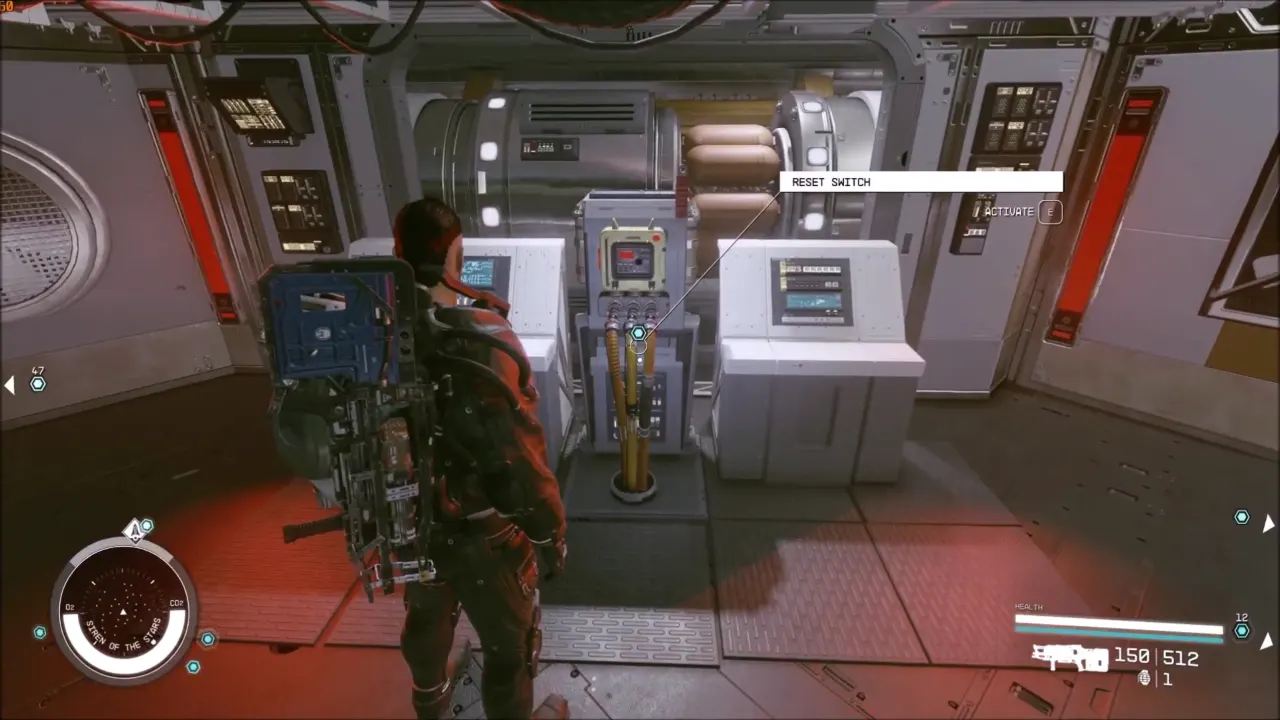Click the ACTIVATE interaction text

point(1010,212)
